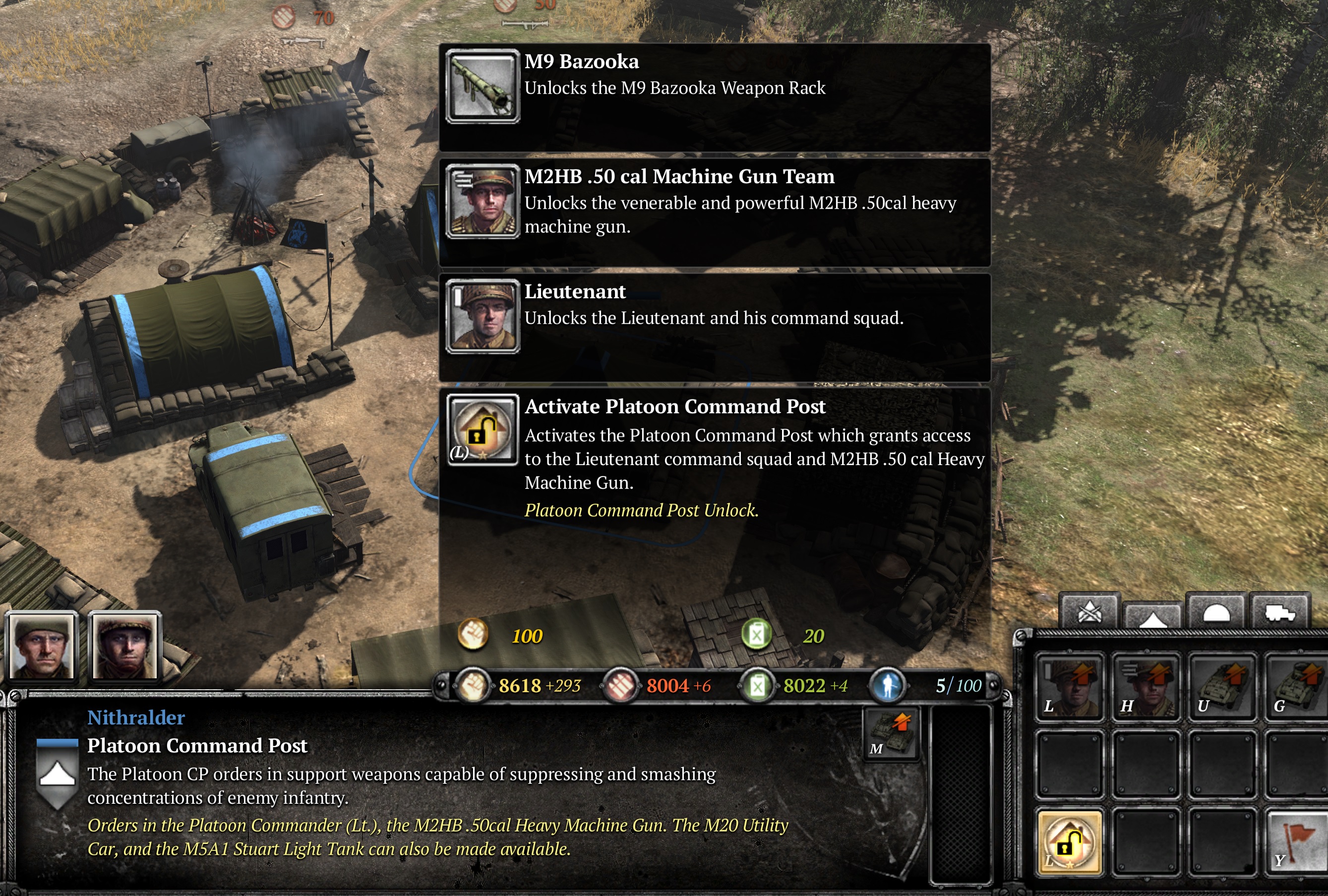Switch to the half-dome building tab
The width and height of the screenshot is (1328, 896).
(x=1216, y=612)
